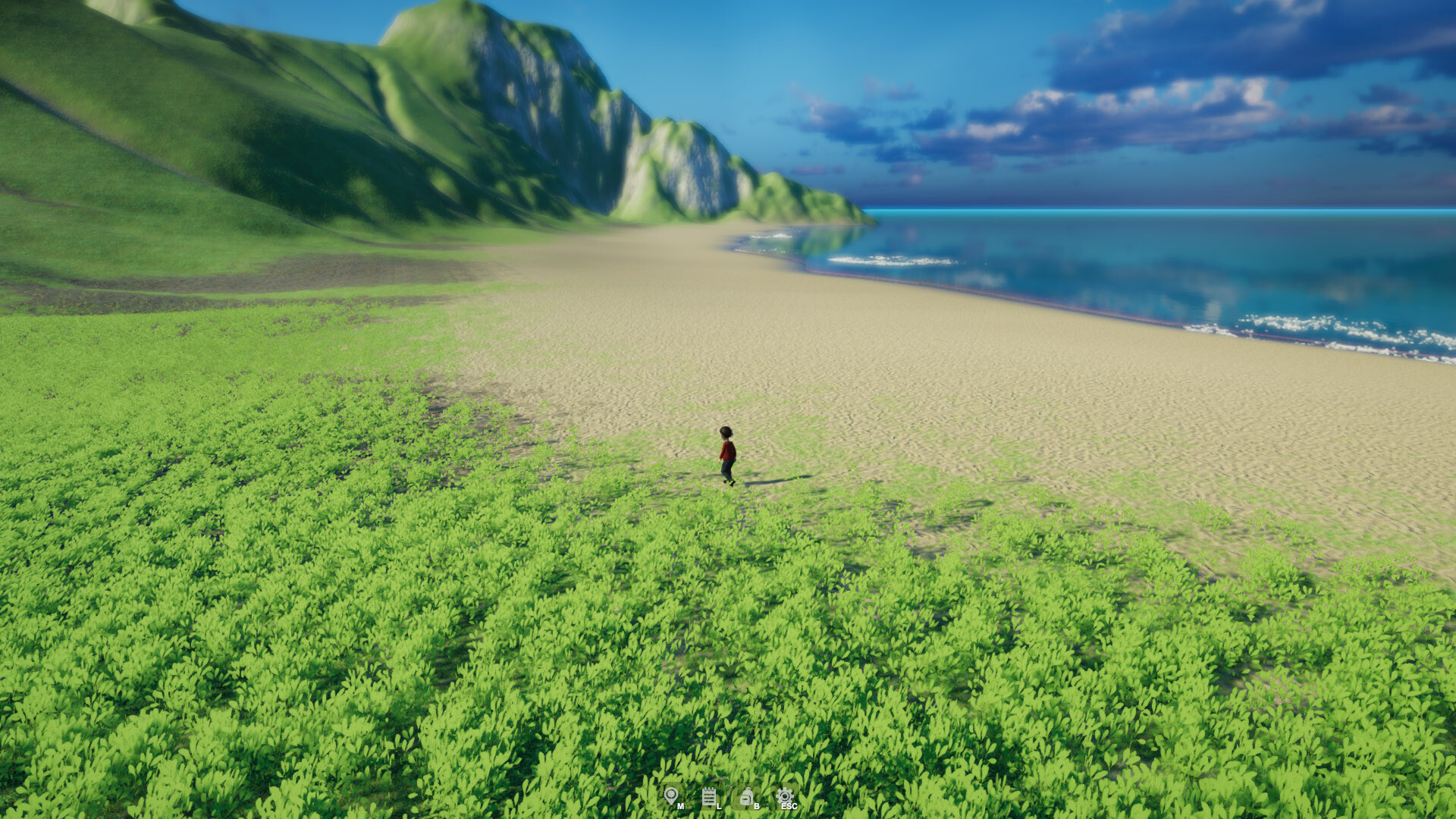Image resolution: width=1456 pixels, height=819 pixels.
Task: Open the Map with the location pin icon
Action: tap(671, 795)
